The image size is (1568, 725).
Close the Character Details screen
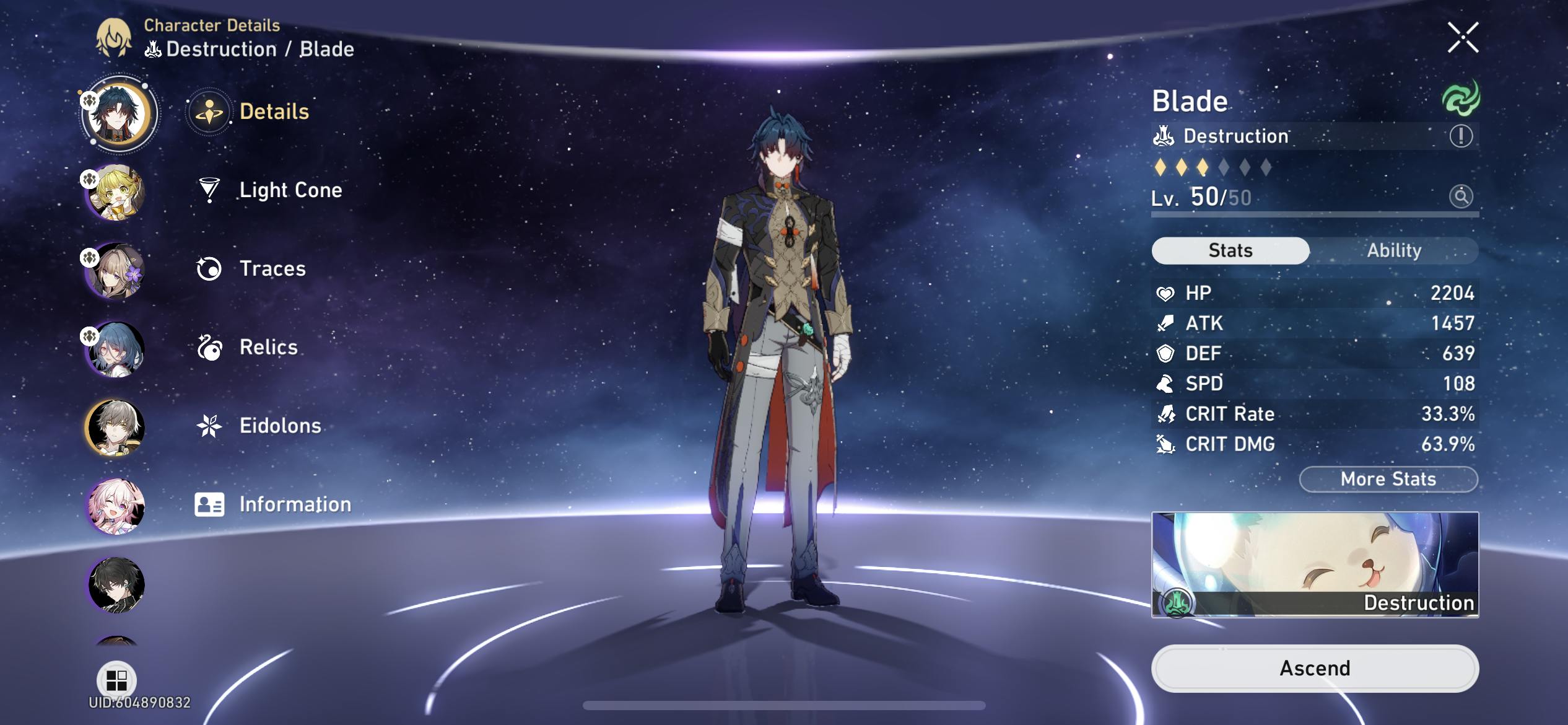pyautogui.click(x=1463, y=38)
